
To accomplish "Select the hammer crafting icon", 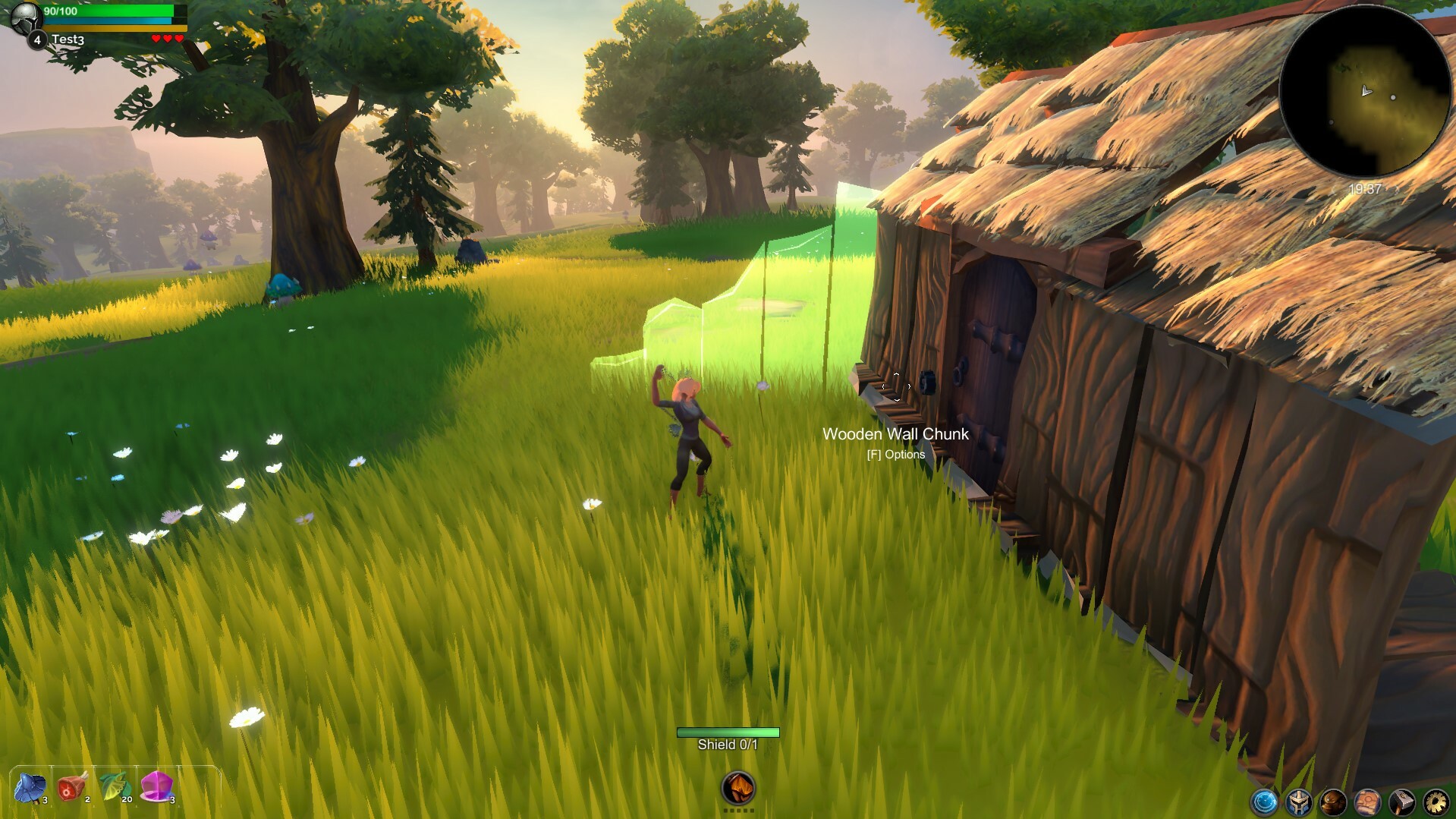I will [1403, 802].
